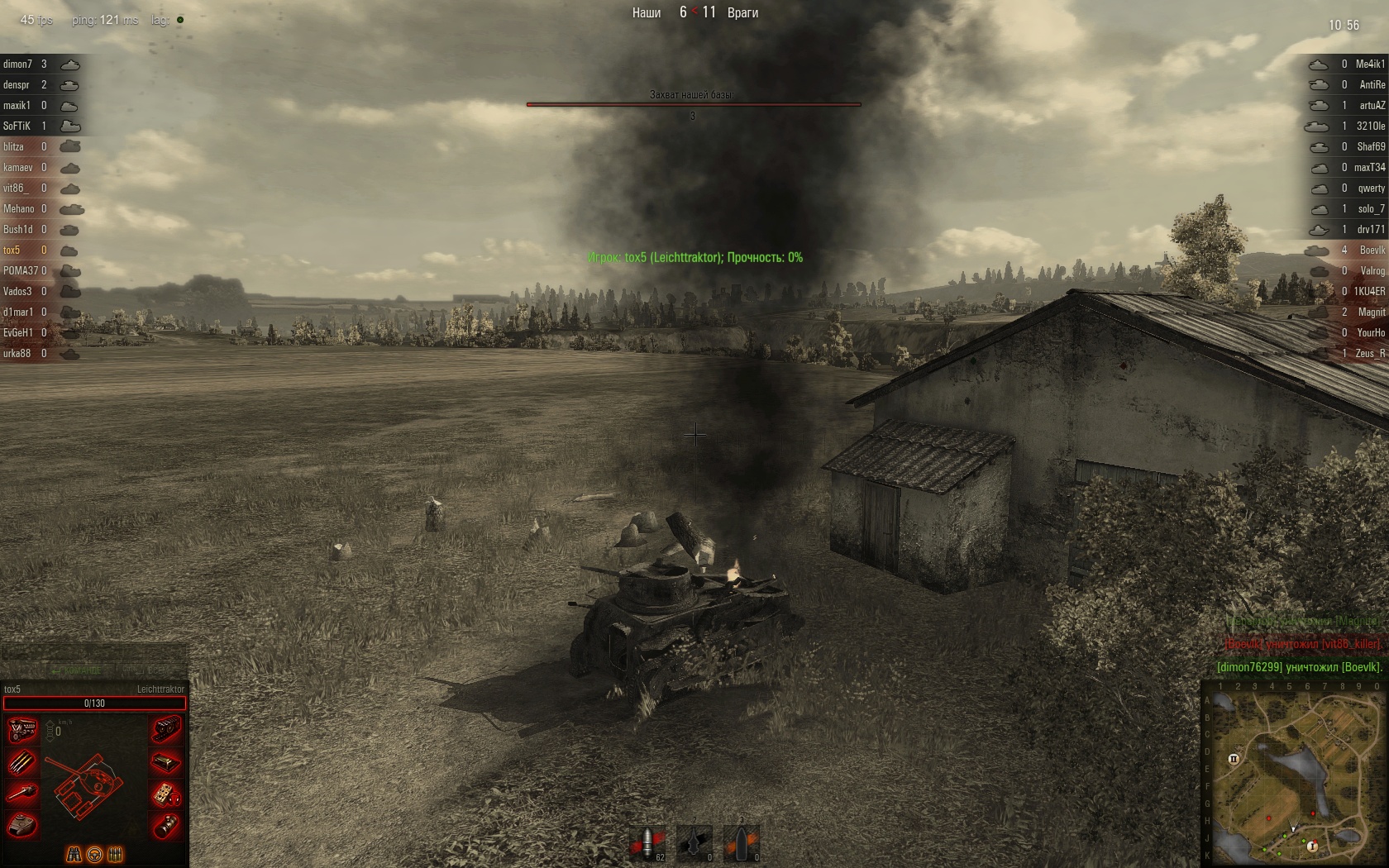Select the steering wheel equipment icon

(x=94, y=854)
